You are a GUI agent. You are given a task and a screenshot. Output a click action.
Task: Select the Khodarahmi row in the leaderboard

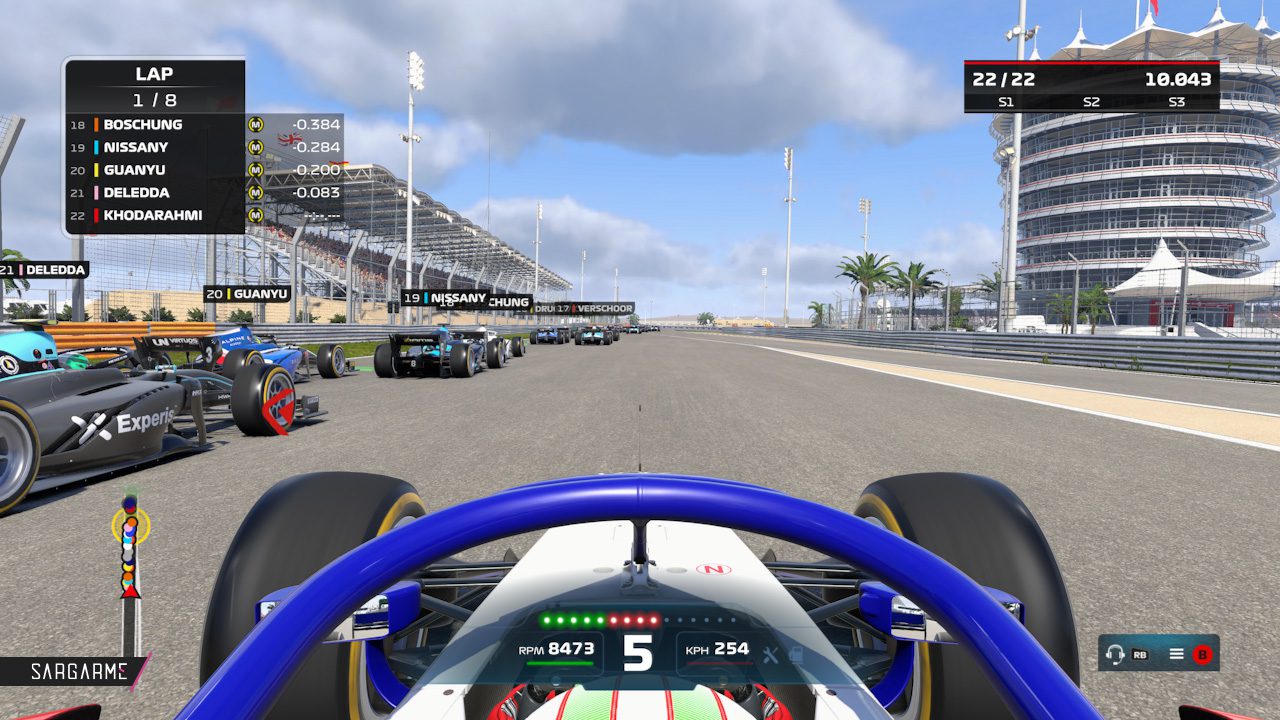(x=154, y=215)
